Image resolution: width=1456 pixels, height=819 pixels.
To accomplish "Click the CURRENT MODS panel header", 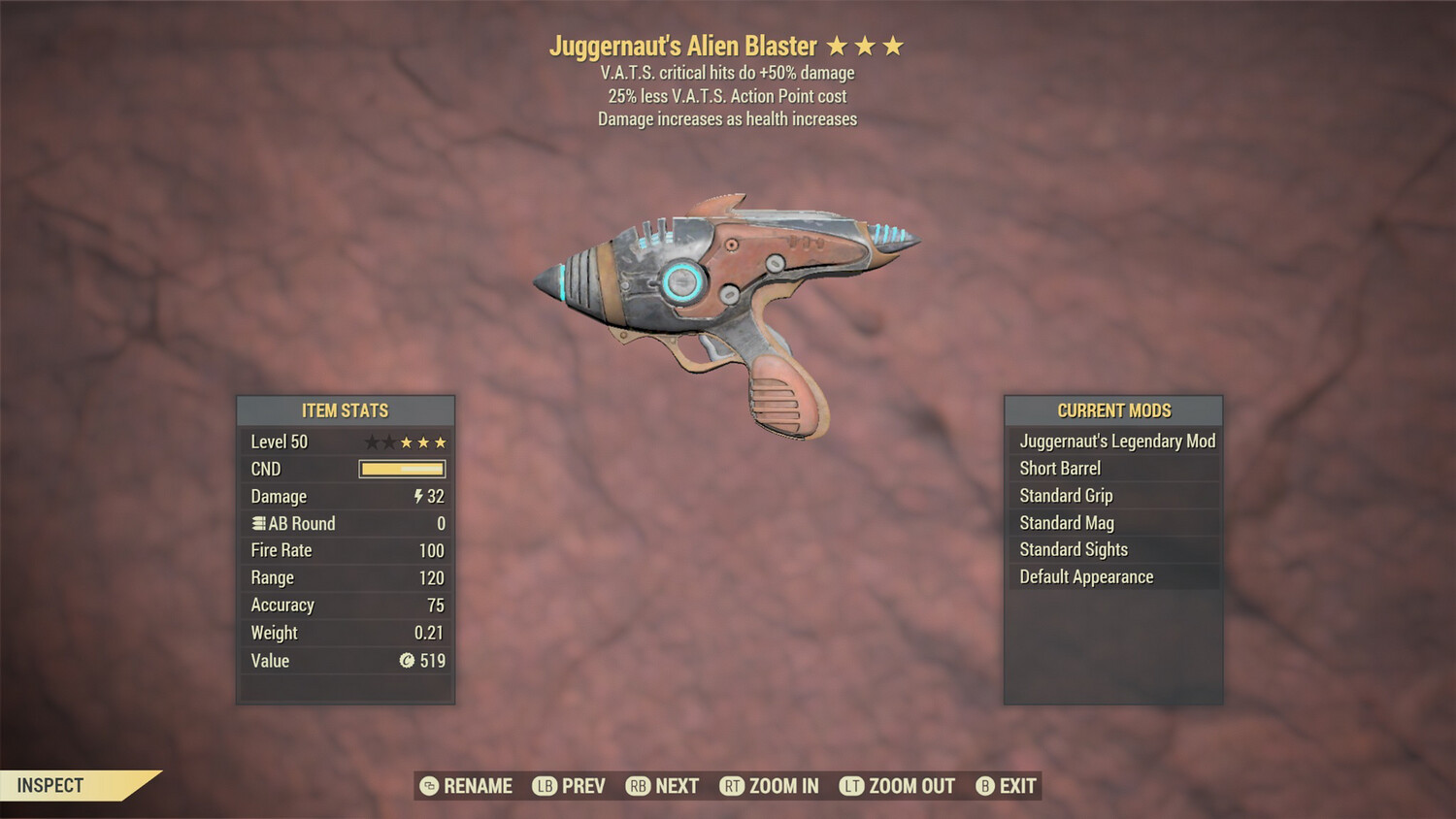I will 1113,410.
